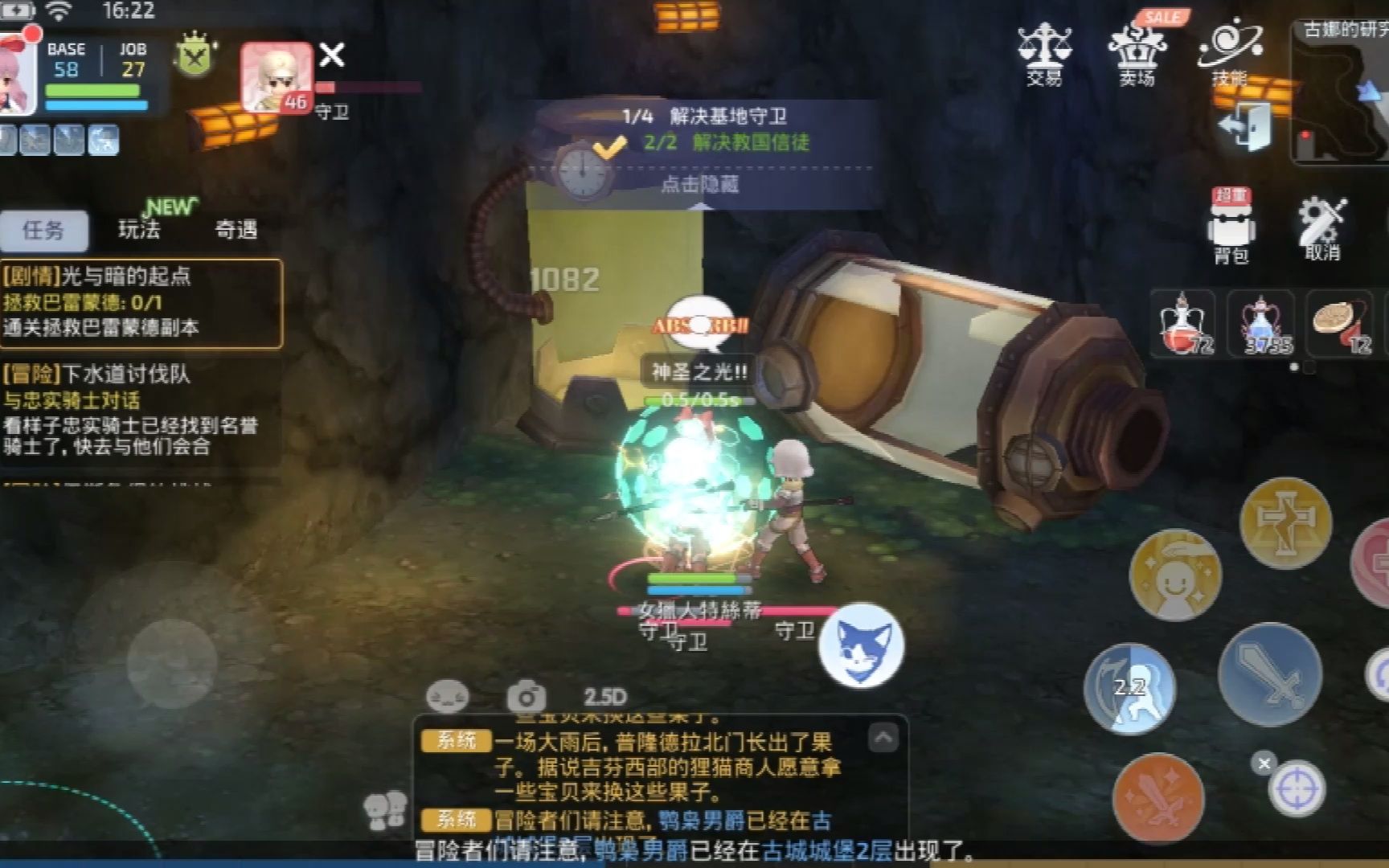This screenshot has width=1389, height=868.
Task: Toggle the 2.5D camera view mode
Action: (x=608, y=696)
